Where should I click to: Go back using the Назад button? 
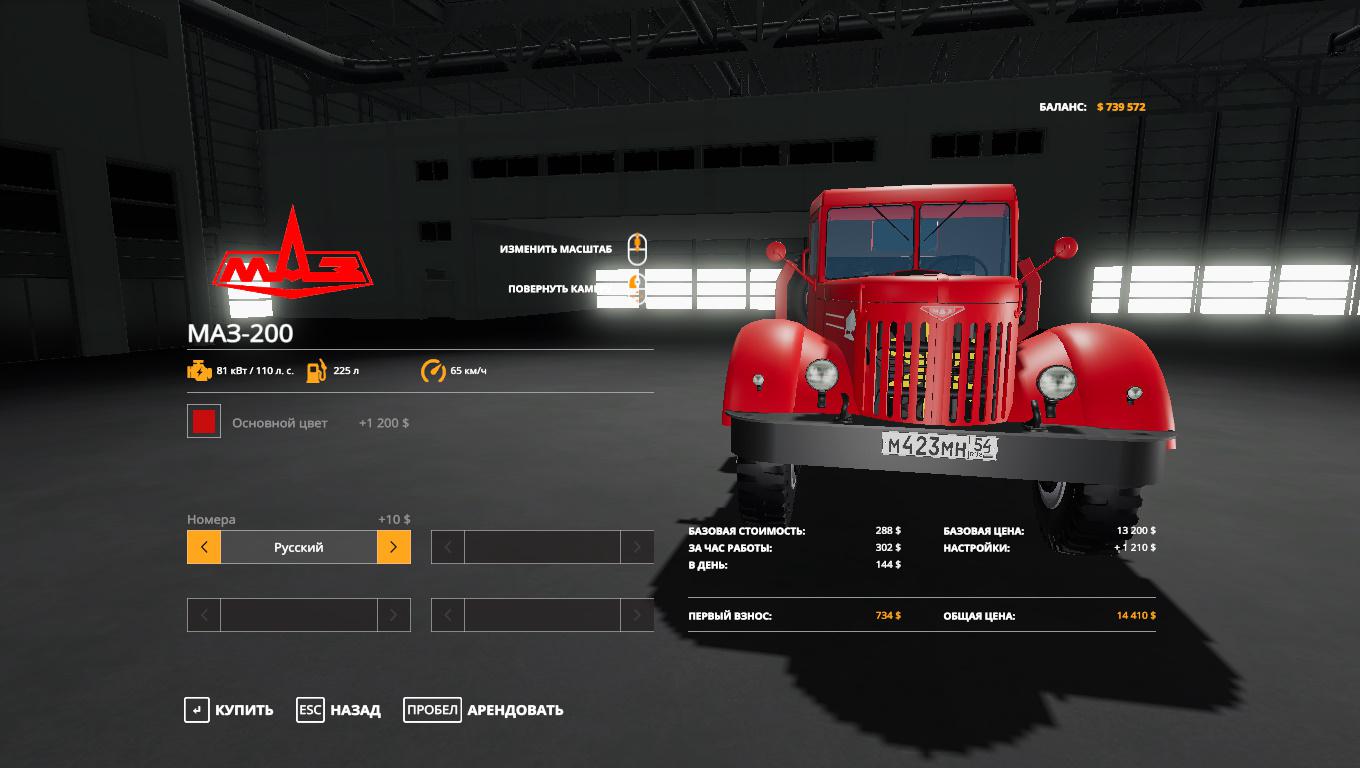[339, 710]
